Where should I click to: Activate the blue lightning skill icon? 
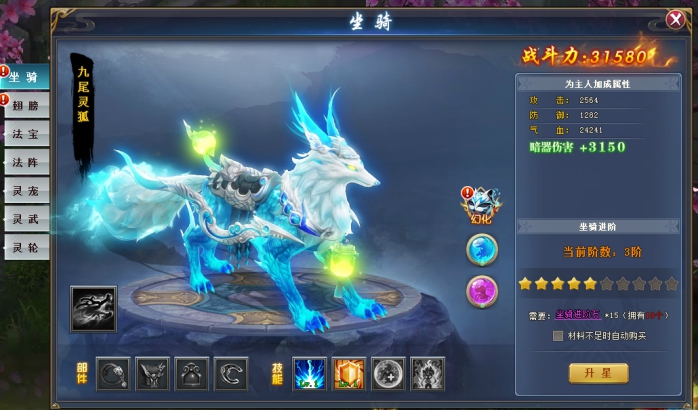[309, 372]
